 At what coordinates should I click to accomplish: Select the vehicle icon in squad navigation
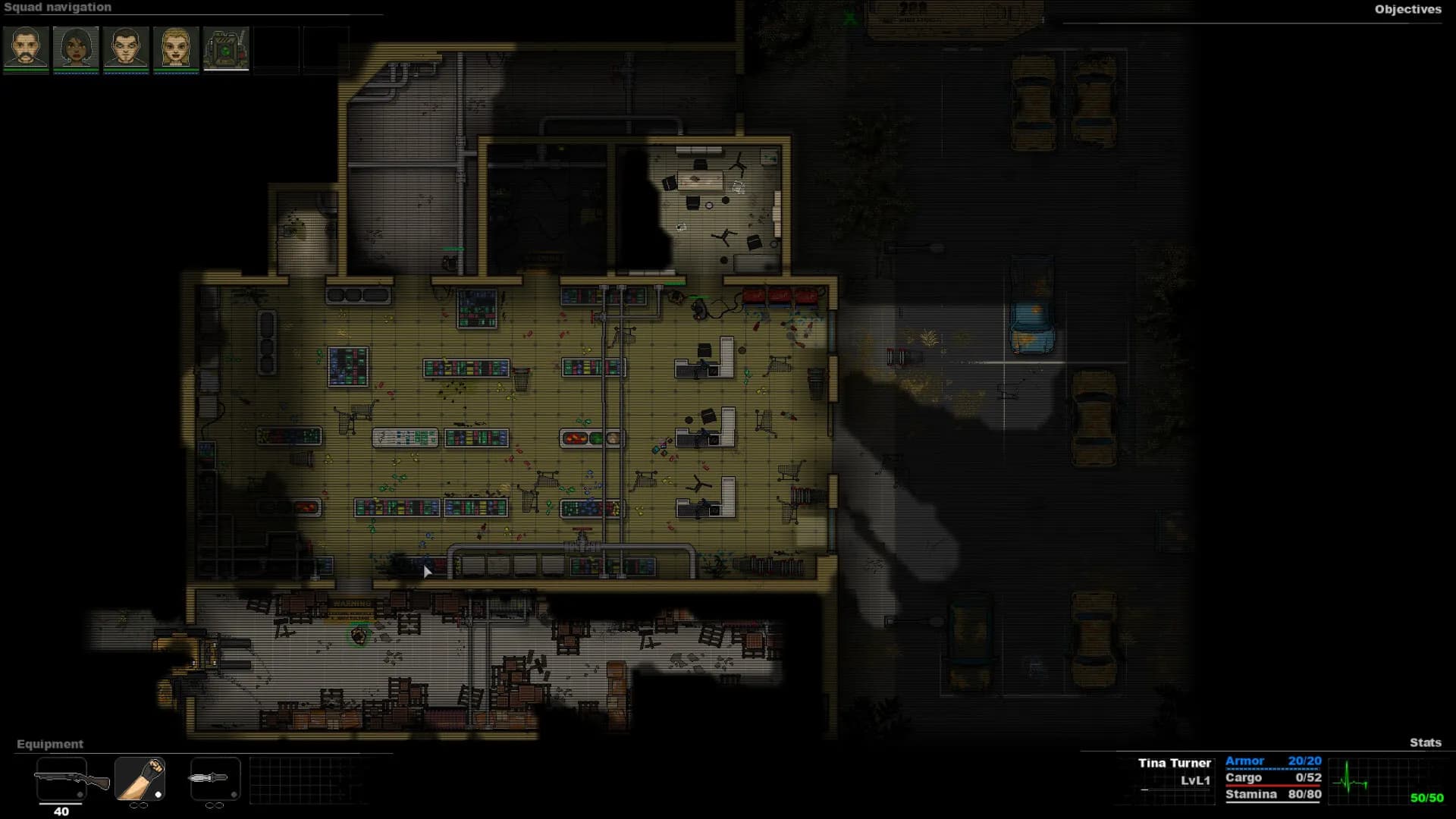(226, 49)
